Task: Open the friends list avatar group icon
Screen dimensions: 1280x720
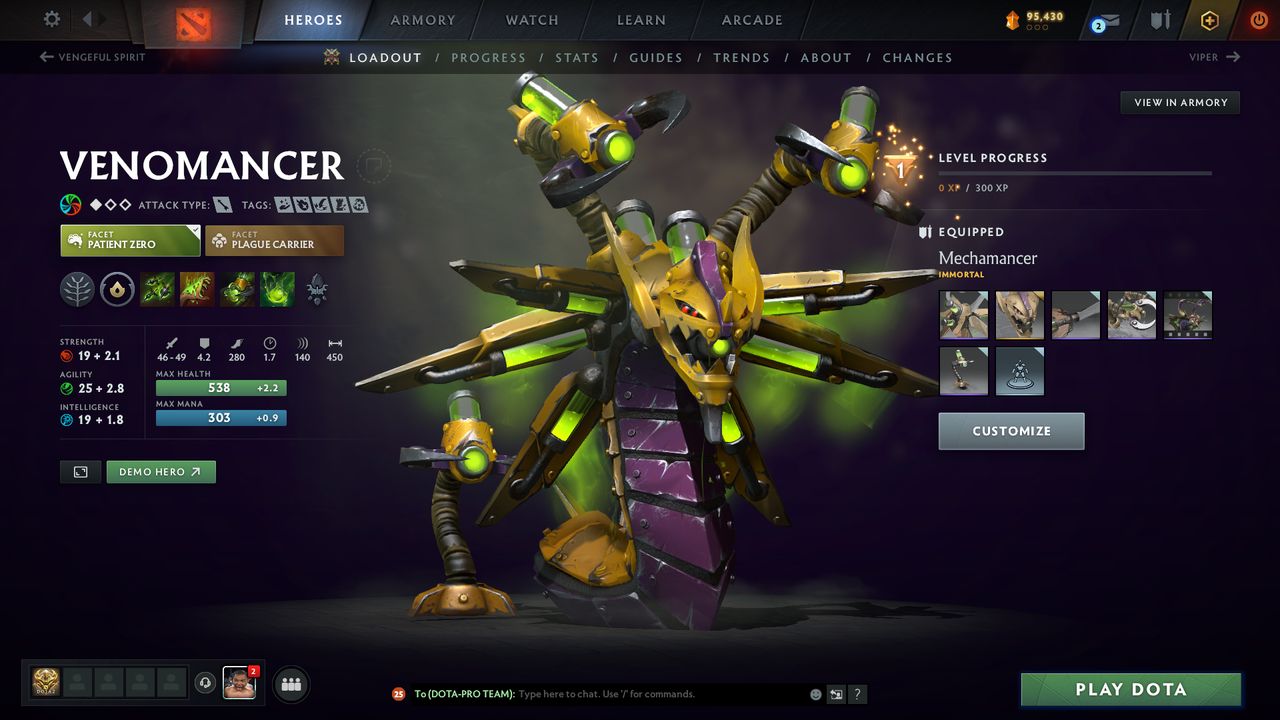Action: (x=290, y=684)
